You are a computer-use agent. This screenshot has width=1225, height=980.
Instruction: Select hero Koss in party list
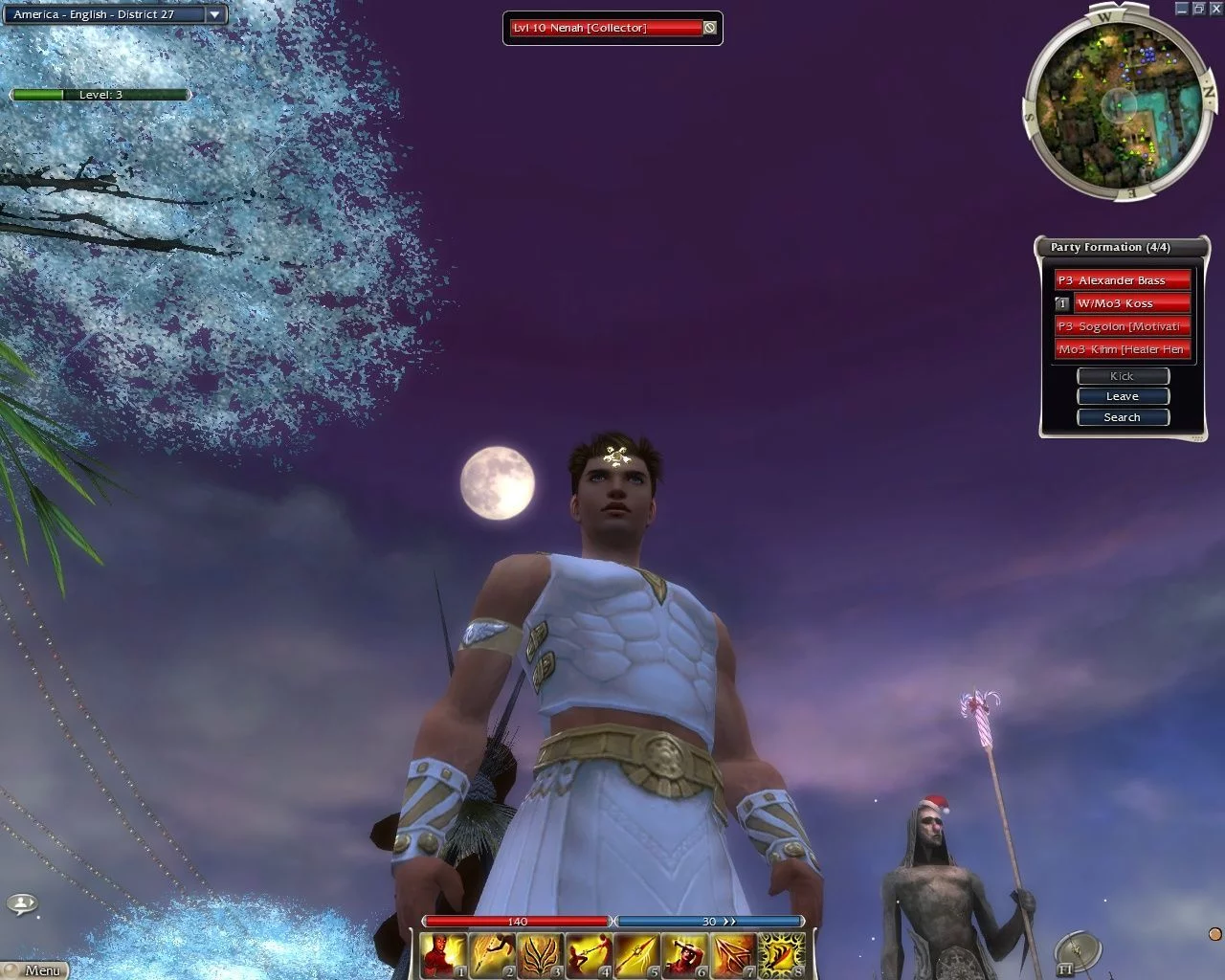click(1131, 303)
